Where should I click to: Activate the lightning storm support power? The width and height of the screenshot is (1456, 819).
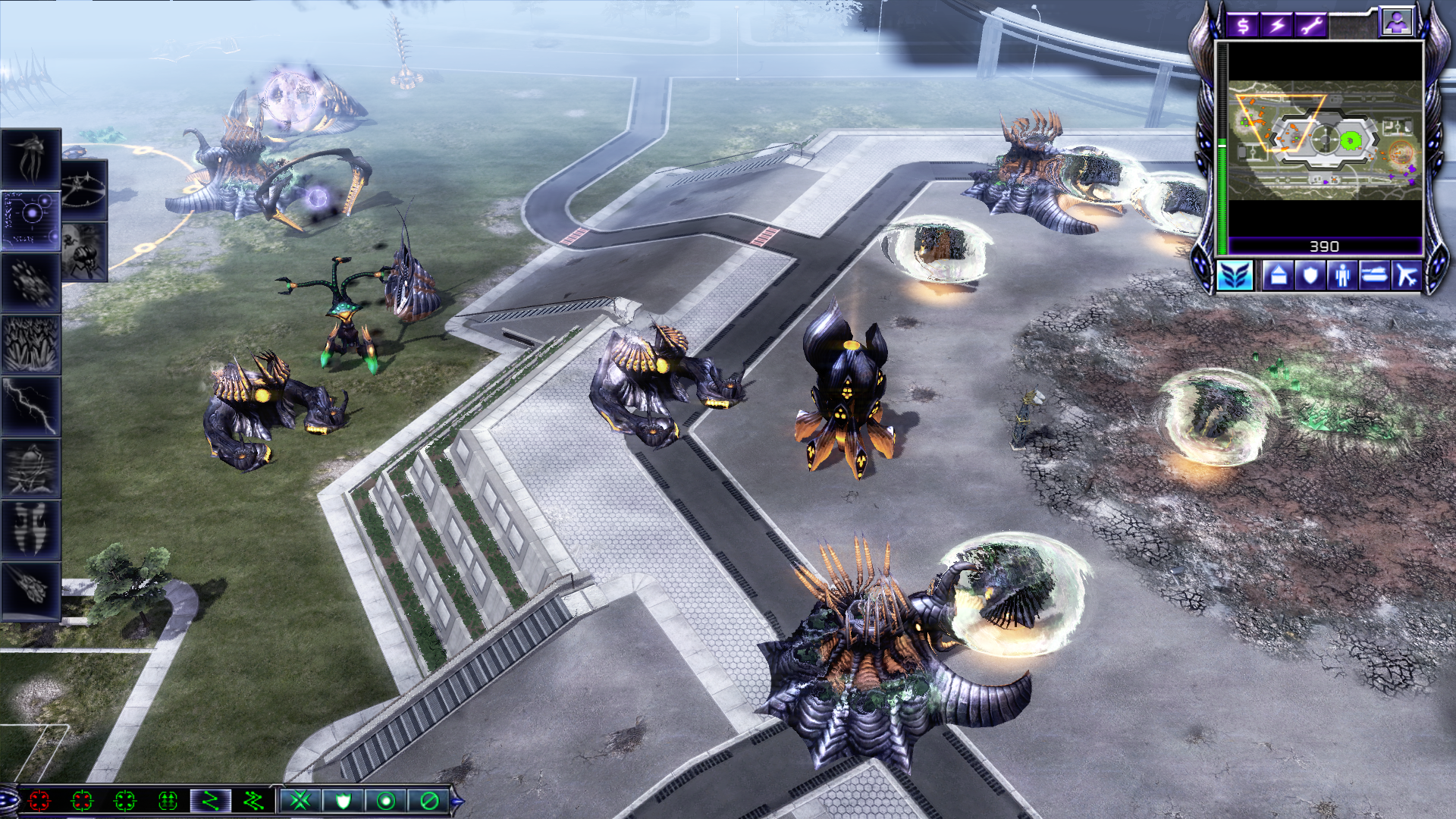click(30, 406)
